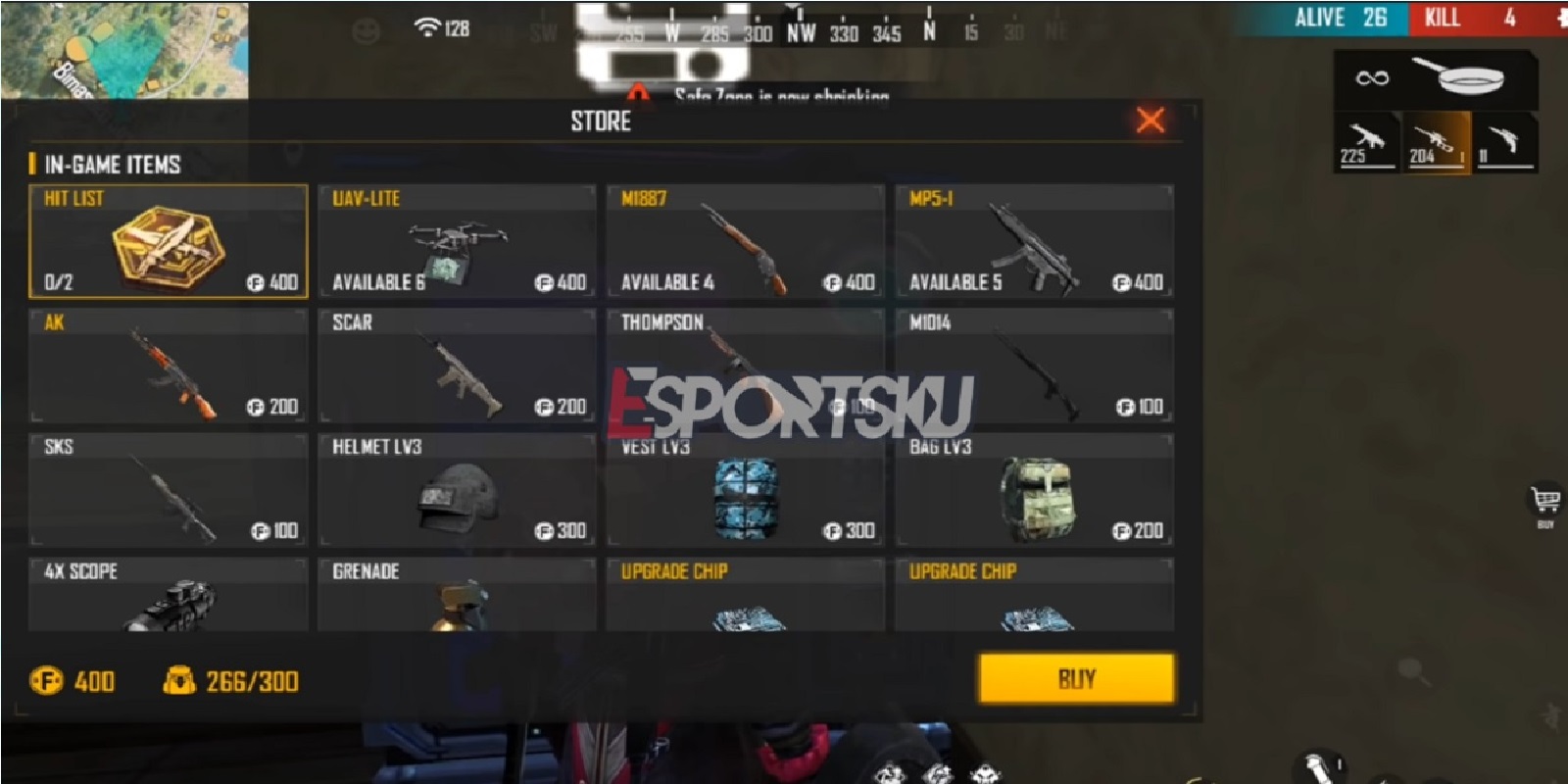Select the Hit List item in the store
The width and height of the screenshot is (1568, 784).
point(169,240)
